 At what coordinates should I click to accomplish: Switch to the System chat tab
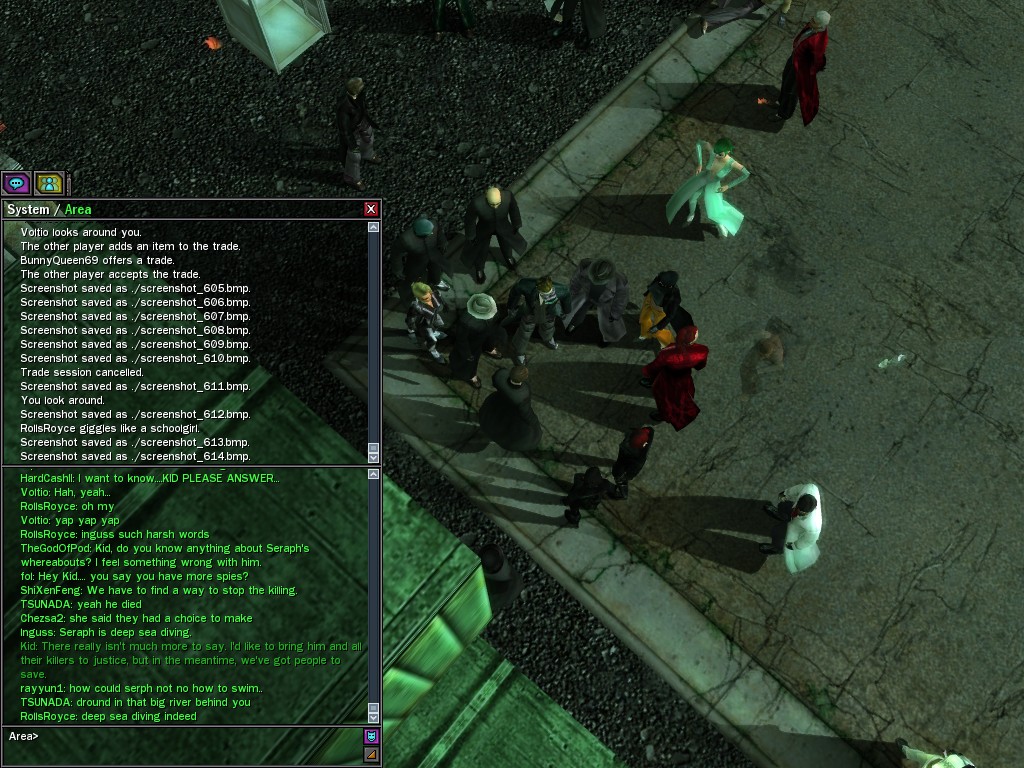click(27, 209)
